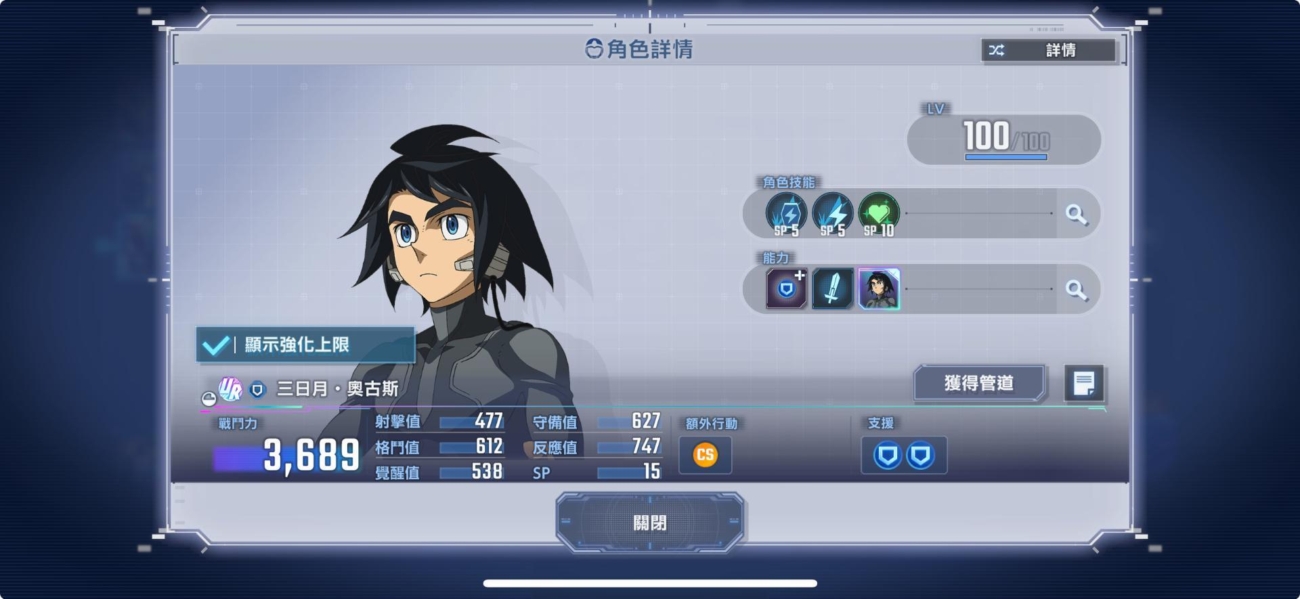Tap the orange CS extra action icon

[705, 455]
